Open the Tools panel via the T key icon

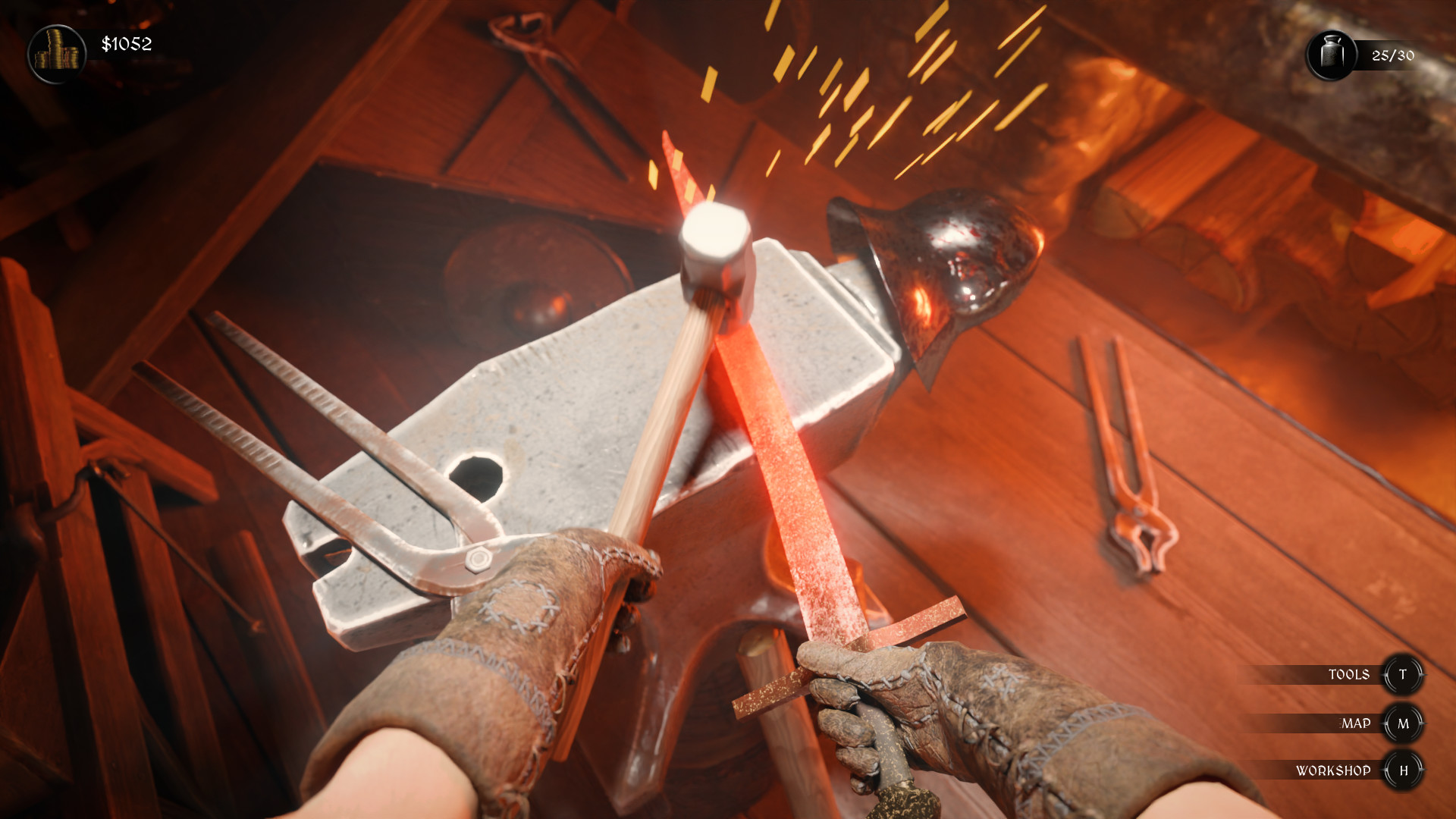click(1404, 674)
